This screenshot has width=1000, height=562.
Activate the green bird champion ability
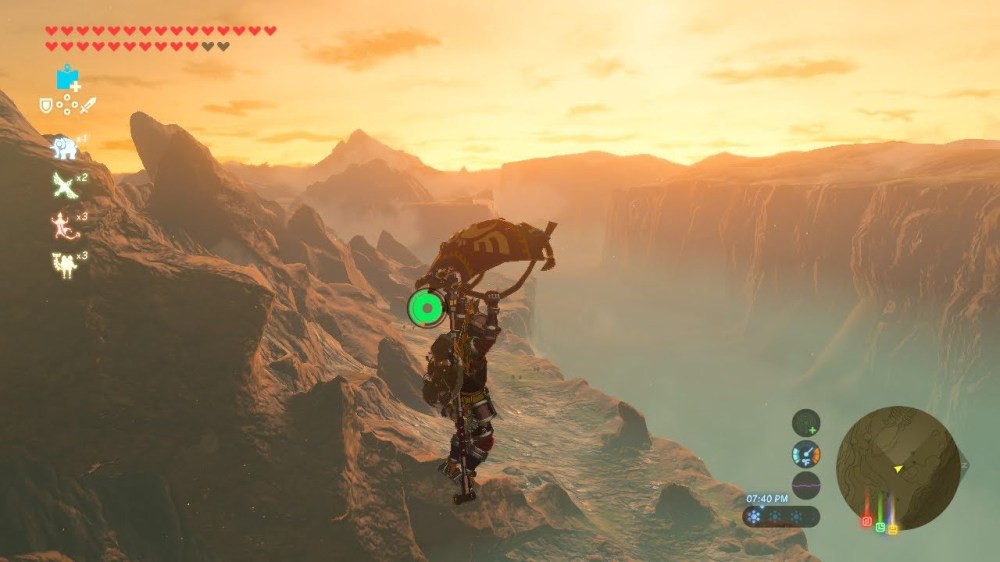pos(64,185)
